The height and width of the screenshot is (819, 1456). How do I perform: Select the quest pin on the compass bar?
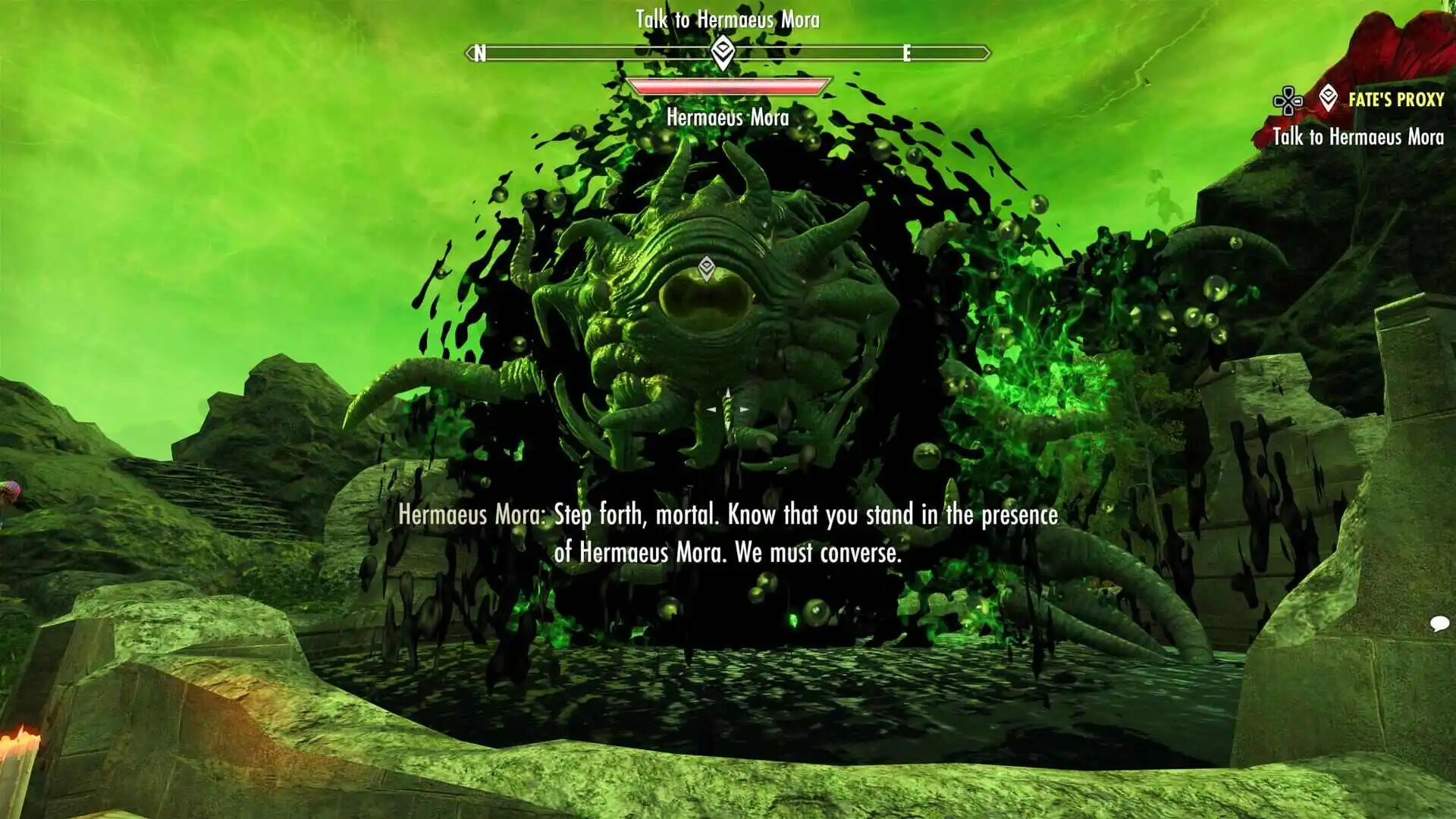[723, 53]
